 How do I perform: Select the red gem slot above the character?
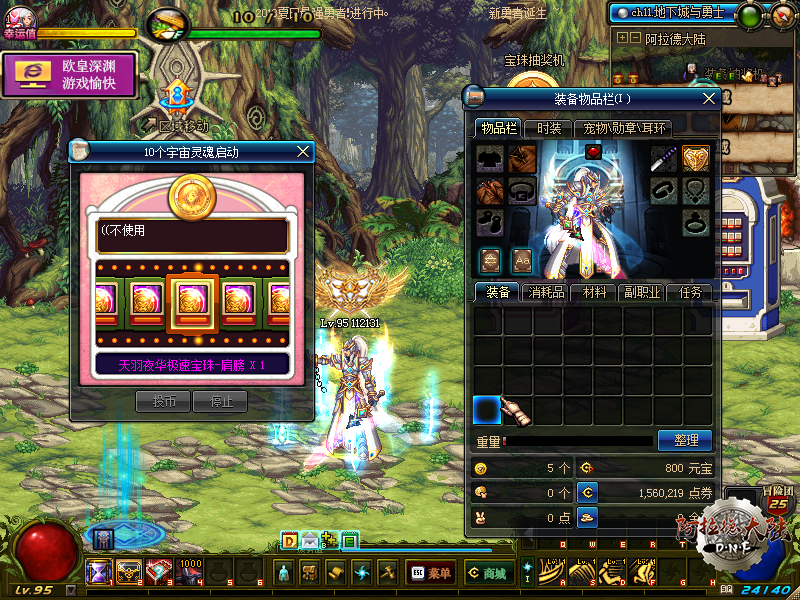[x=593, y=152]
